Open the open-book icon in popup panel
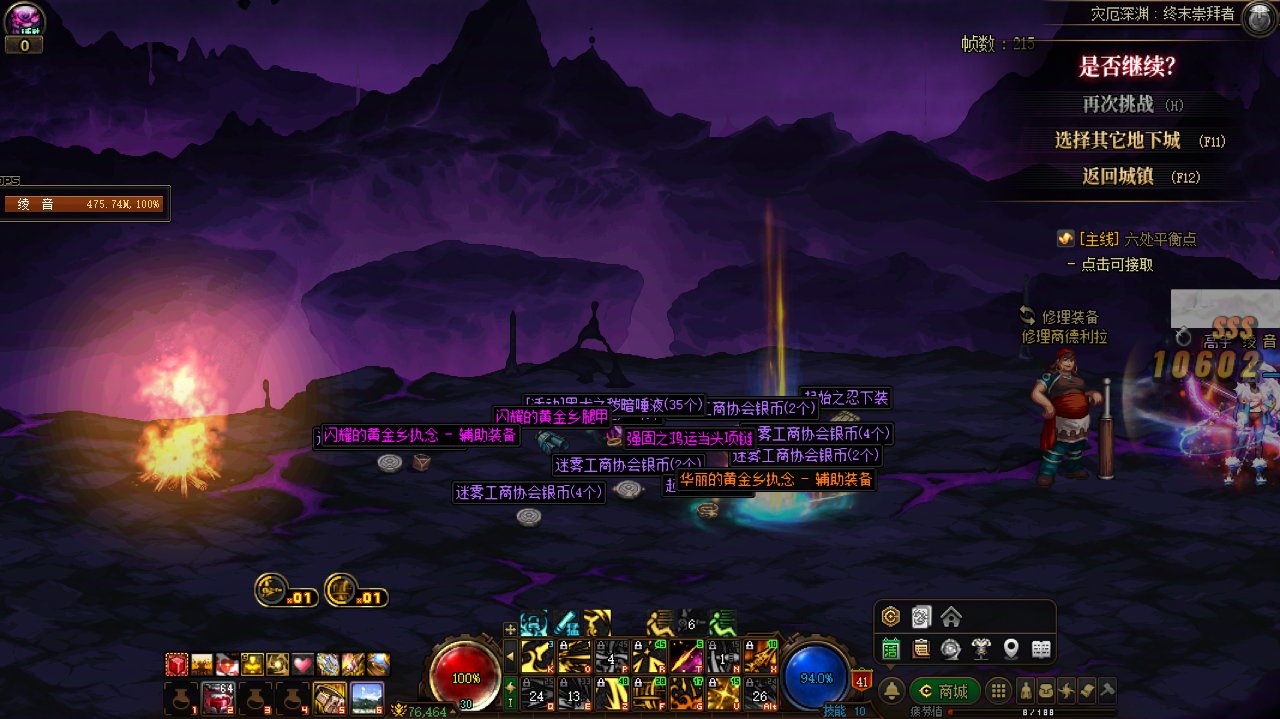The height and width of the screenshot is (719, 1280). 1041,649
